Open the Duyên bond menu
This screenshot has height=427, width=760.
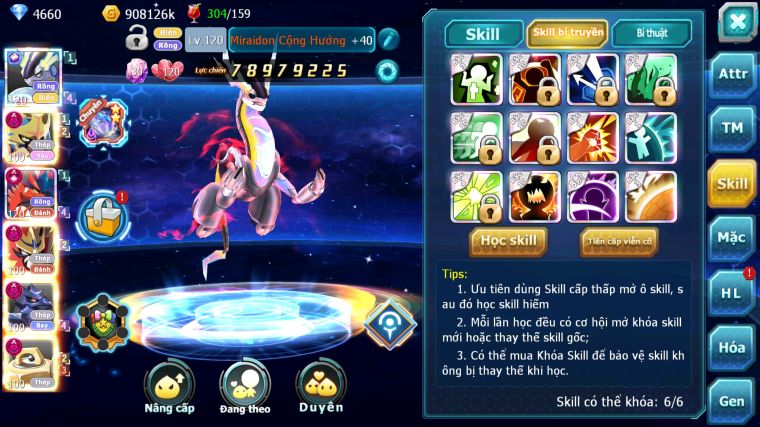point(320,385)
